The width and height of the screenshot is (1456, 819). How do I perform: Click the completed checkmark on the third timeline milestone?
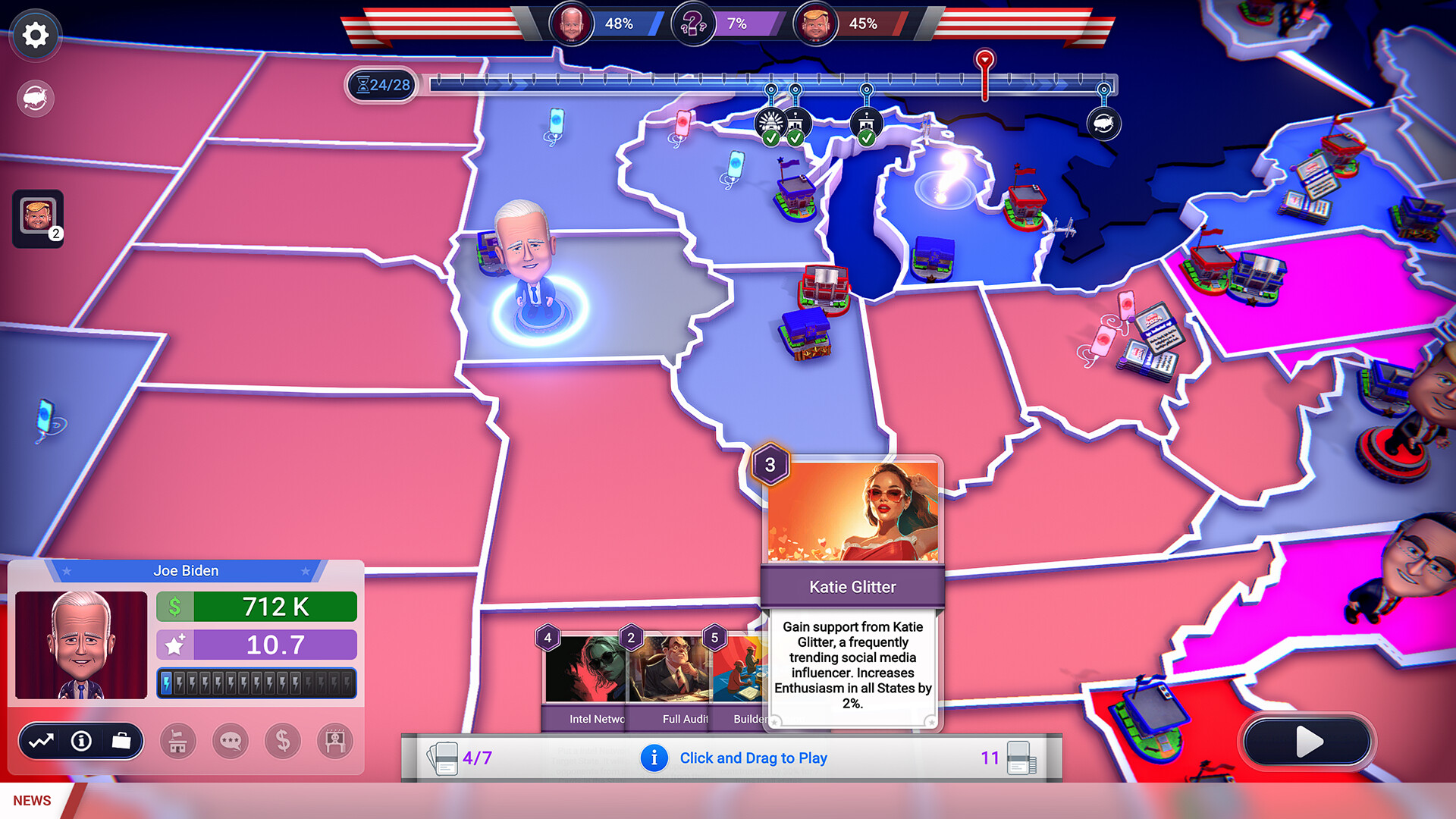point(867,140)
